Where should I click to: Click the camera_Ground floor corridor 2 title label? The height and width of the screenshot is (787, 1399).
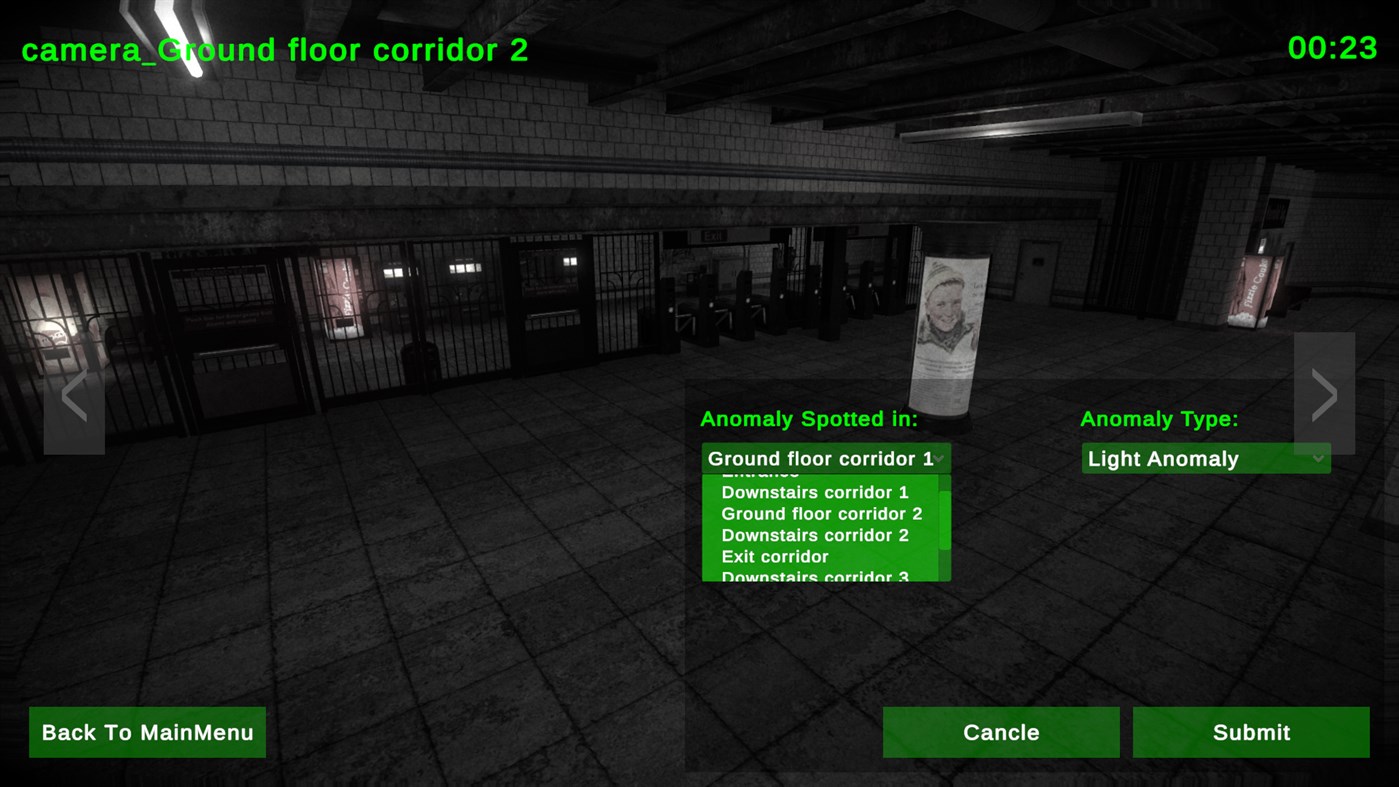275,49
